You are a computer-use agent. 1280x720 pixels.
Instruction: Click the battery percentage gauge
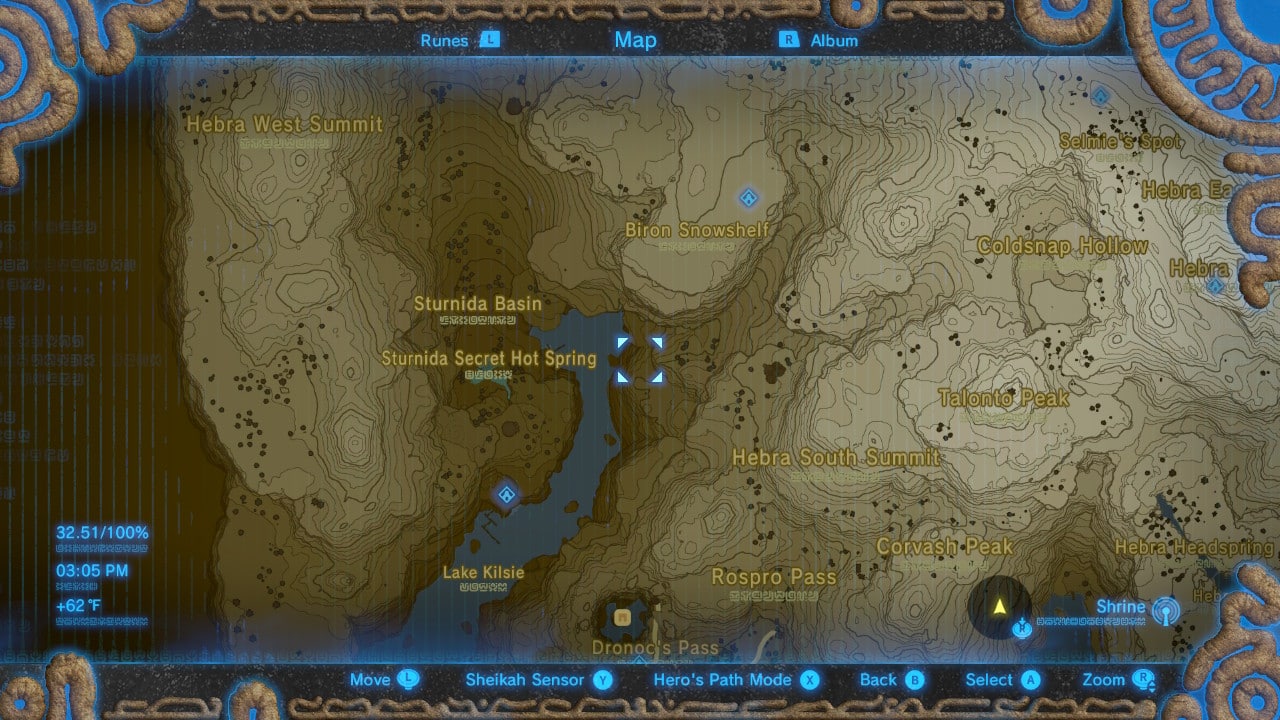101,533
